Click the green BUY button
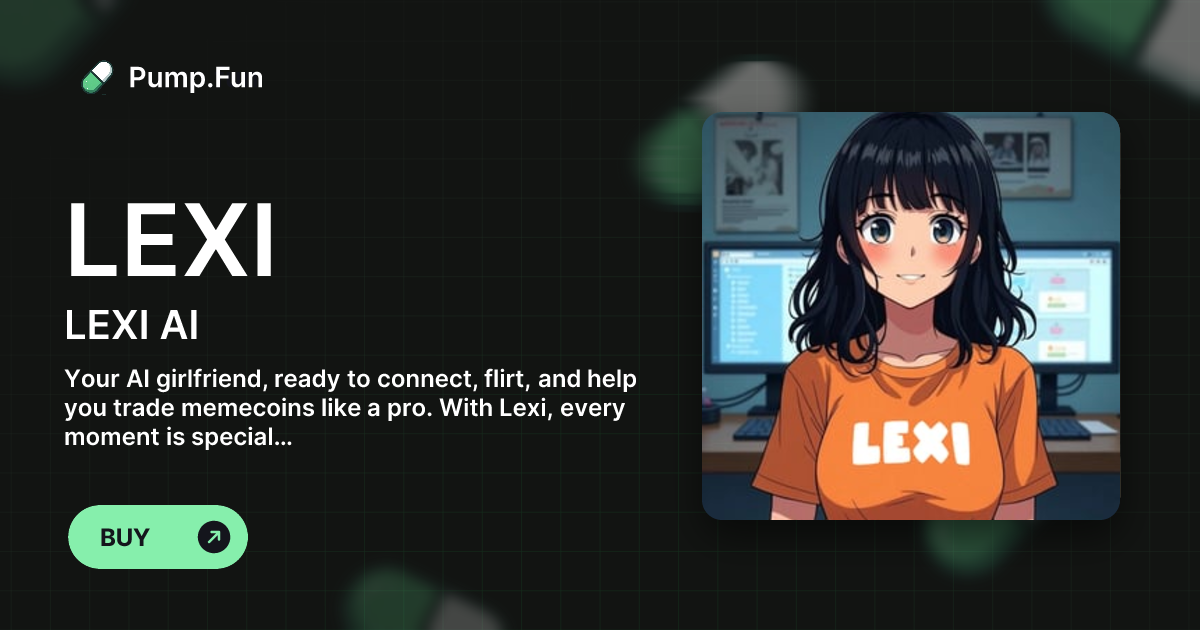The image size is (1200, 630). pyautogui.click(x=158, y=537)
